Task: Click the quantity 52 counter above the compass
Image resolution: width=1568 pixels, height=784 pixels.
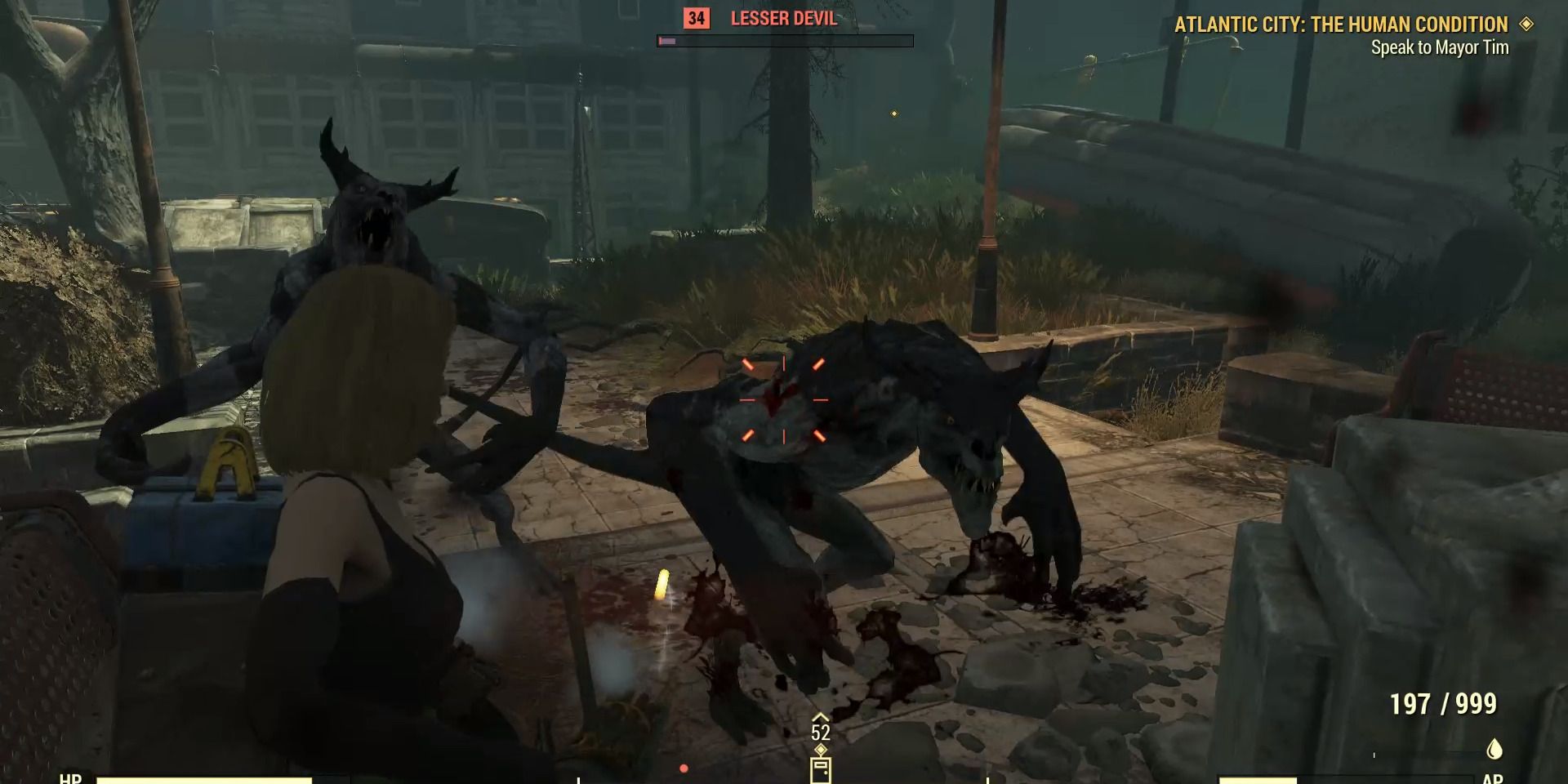Action: (x=820, y=733)
